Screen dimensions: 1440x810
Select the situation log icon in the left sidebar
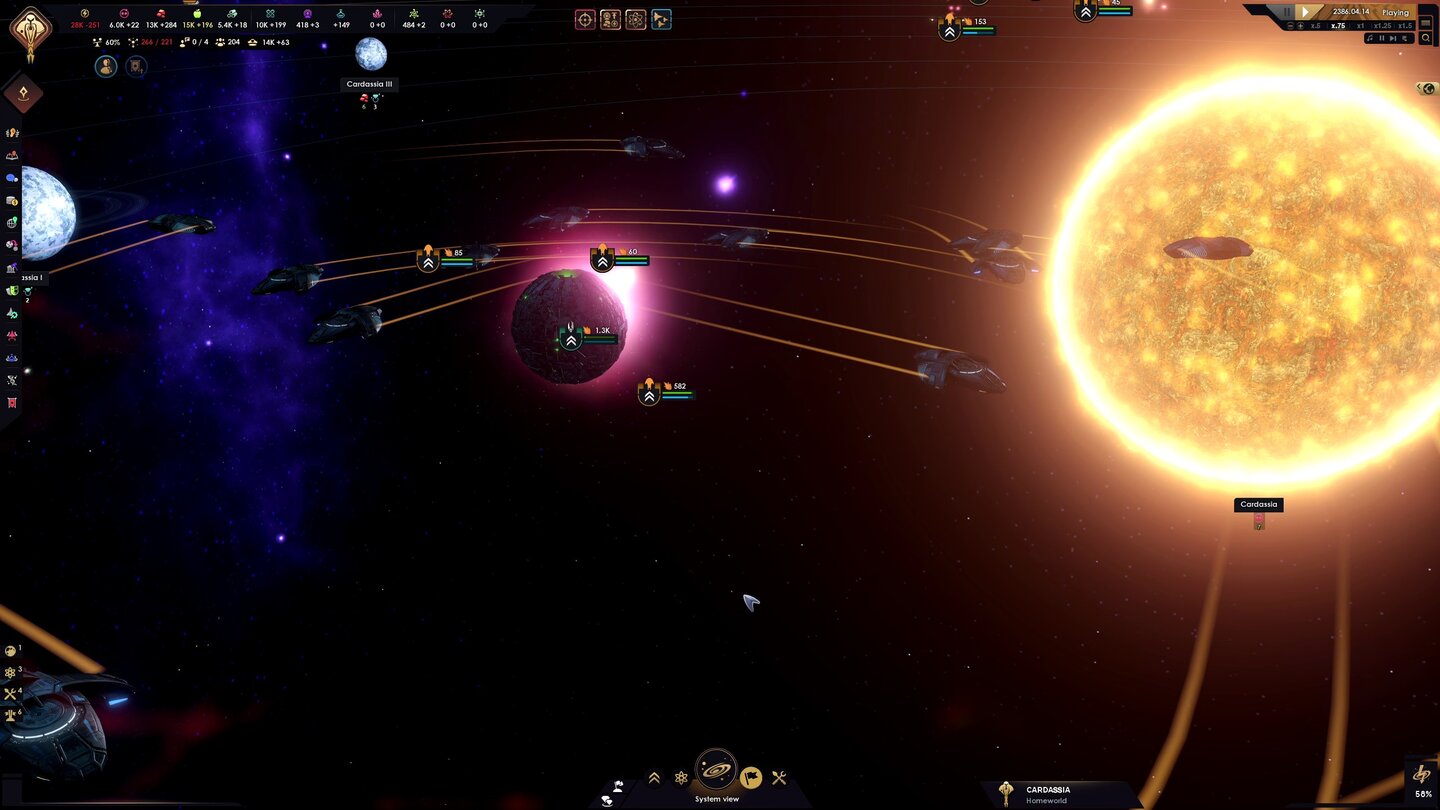click(12, 155)
